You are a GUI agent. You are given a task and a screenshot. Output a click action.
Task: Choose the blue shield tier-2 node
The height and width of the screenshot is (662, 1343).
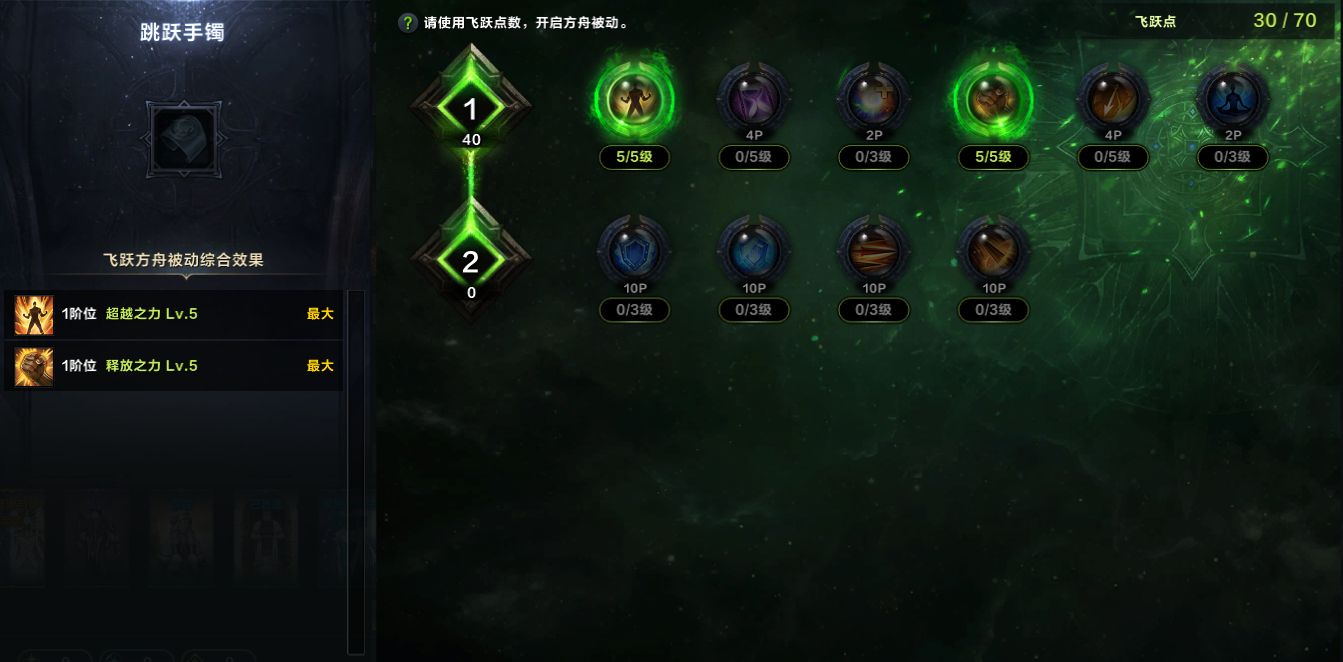click(634, 252)
